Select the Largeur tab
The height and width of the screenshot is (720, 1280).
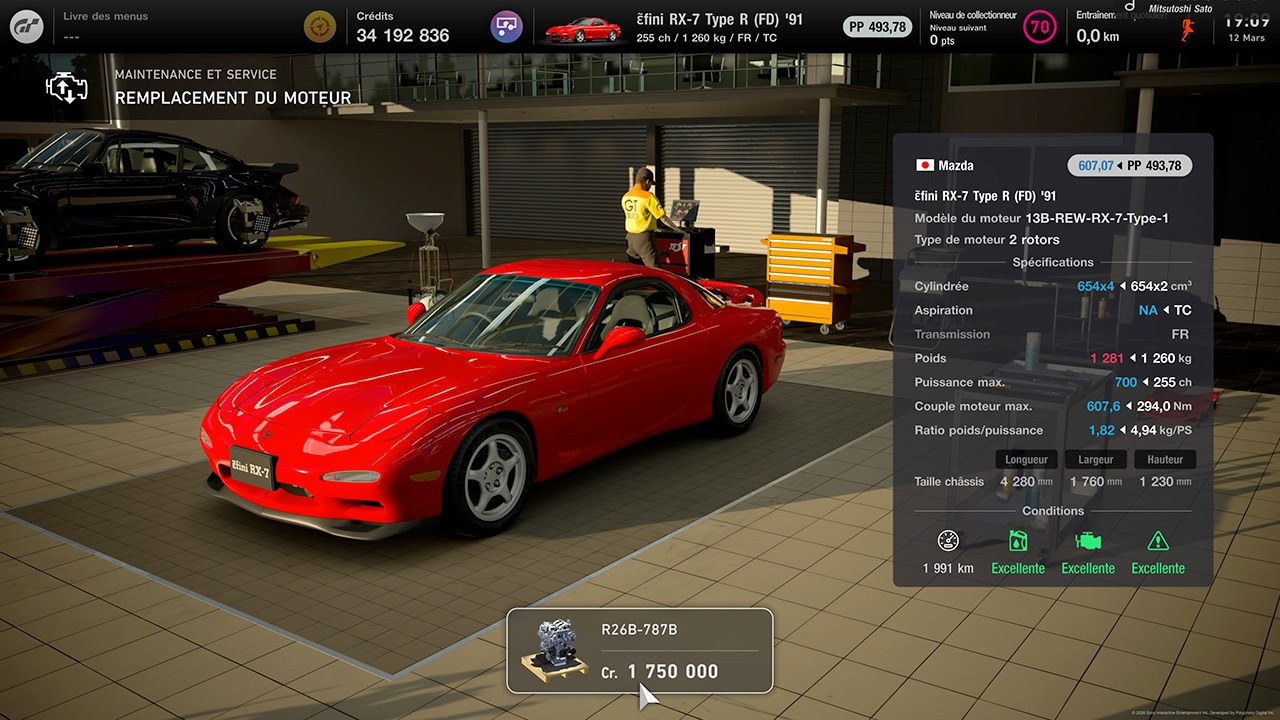click(x=1095, y=459)
